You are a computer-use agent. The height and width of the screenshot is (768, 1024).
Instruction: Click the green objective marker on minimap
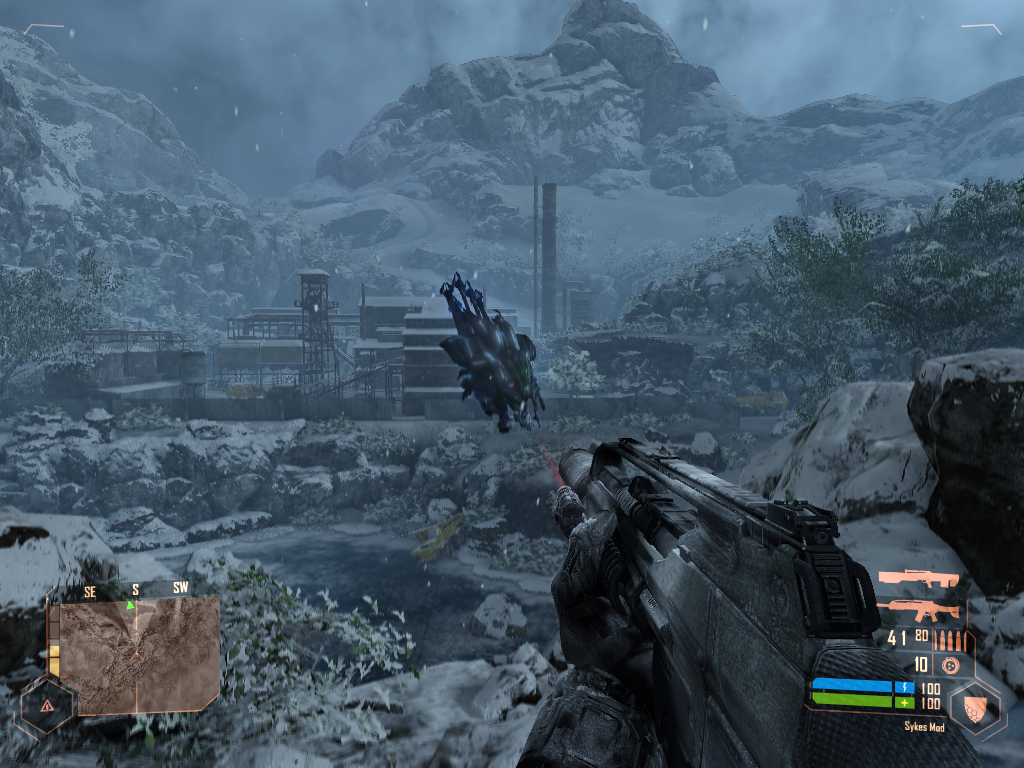[130, 605]
